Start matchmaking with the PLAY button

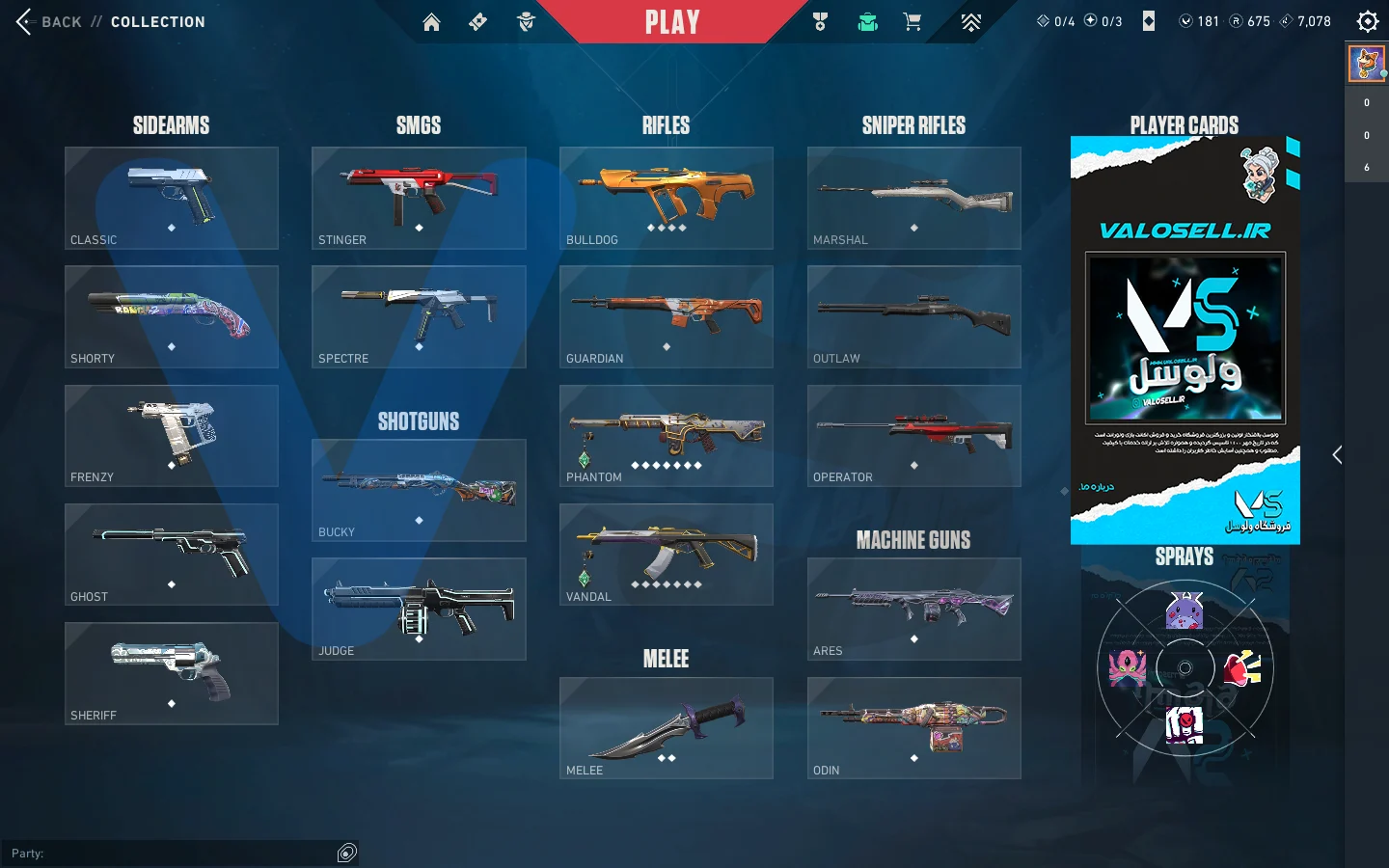click(x=672, y=22)
